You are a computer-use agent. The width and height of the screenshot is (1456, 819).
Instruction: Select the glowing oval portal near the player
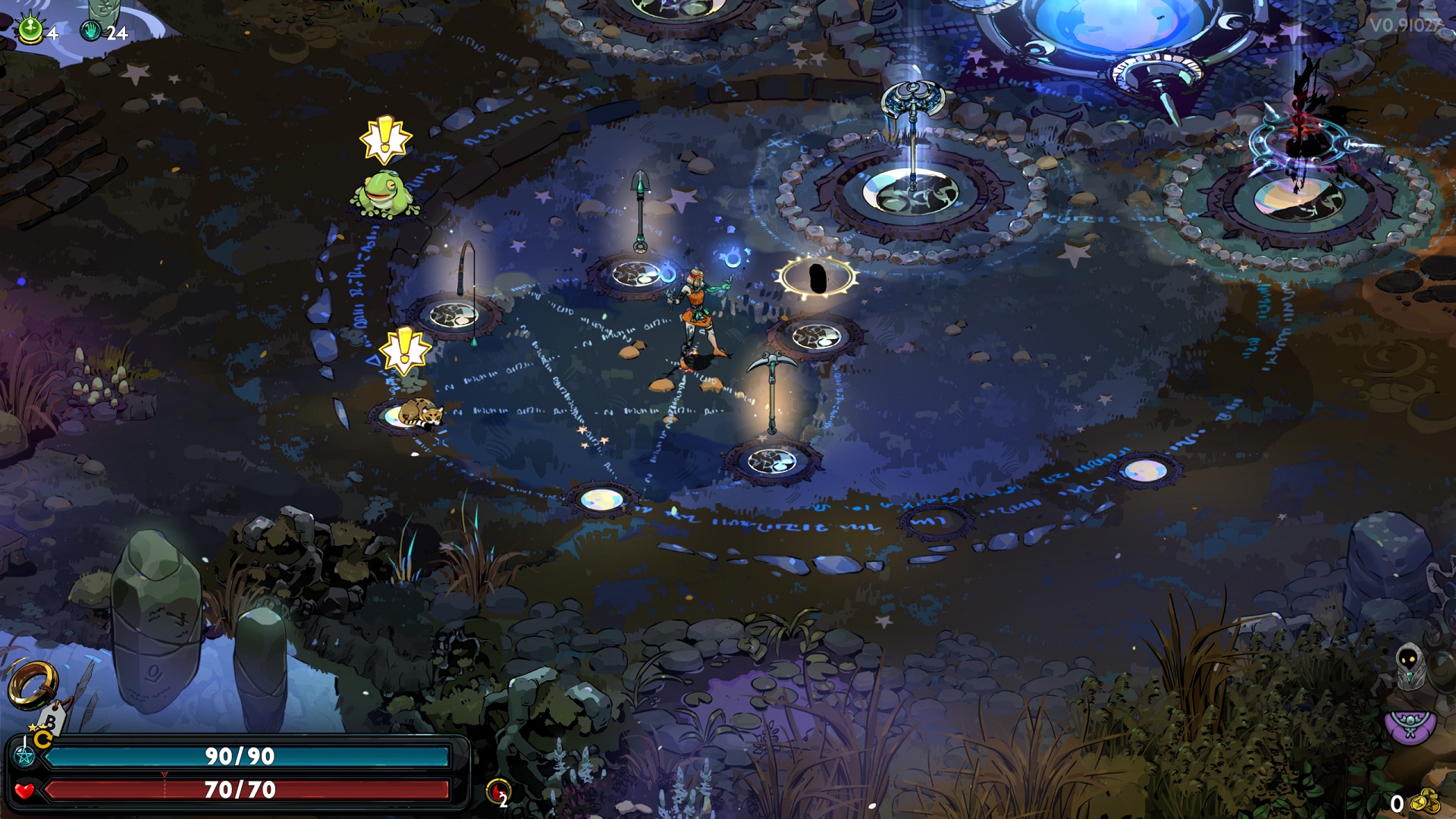(818, 277)
